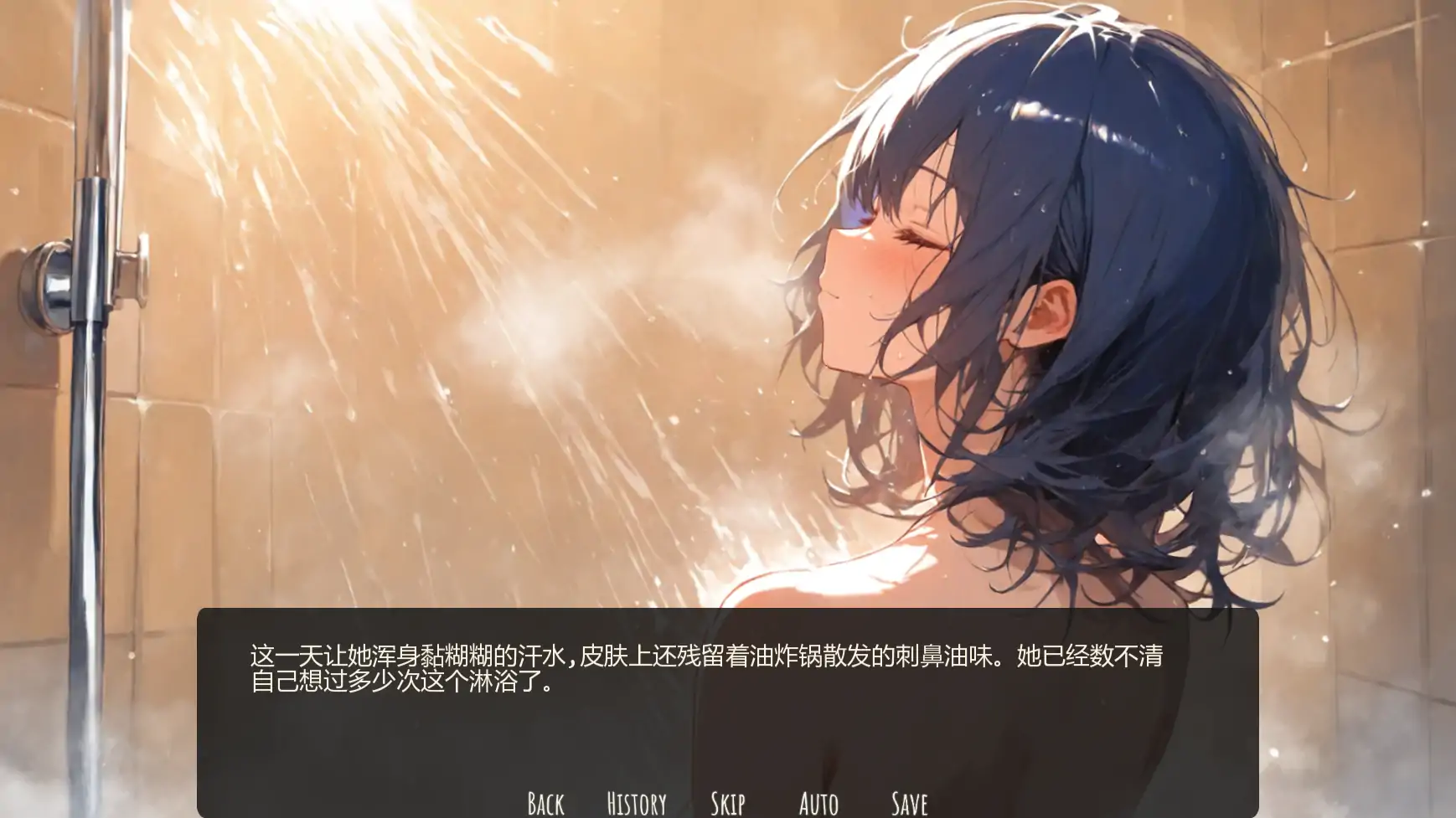Screen dimensions: 1456x818
Task: Click Save at the bottom right
Action: click(910, 804)
